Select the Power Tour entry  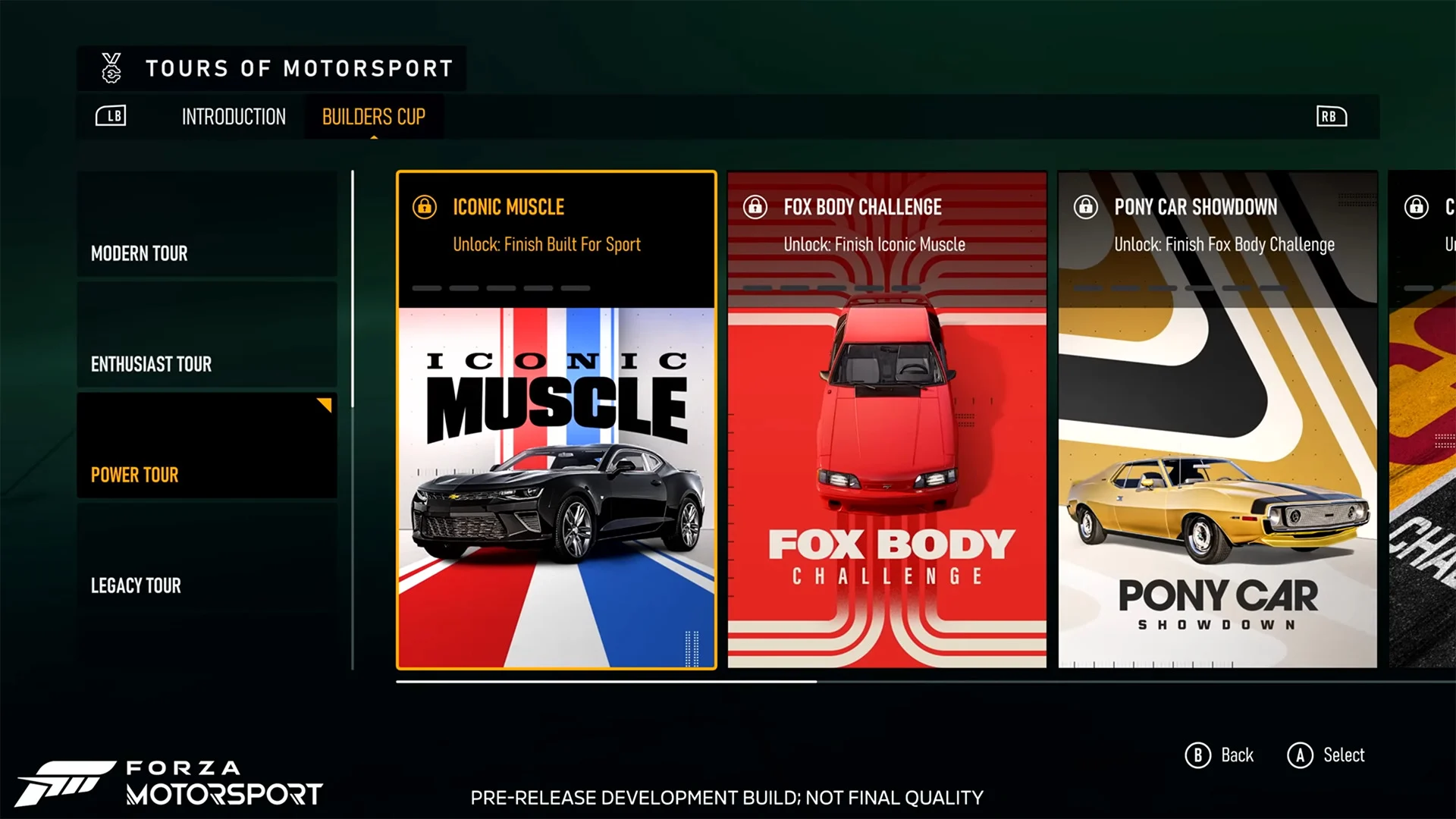click(x=206, y=446)
